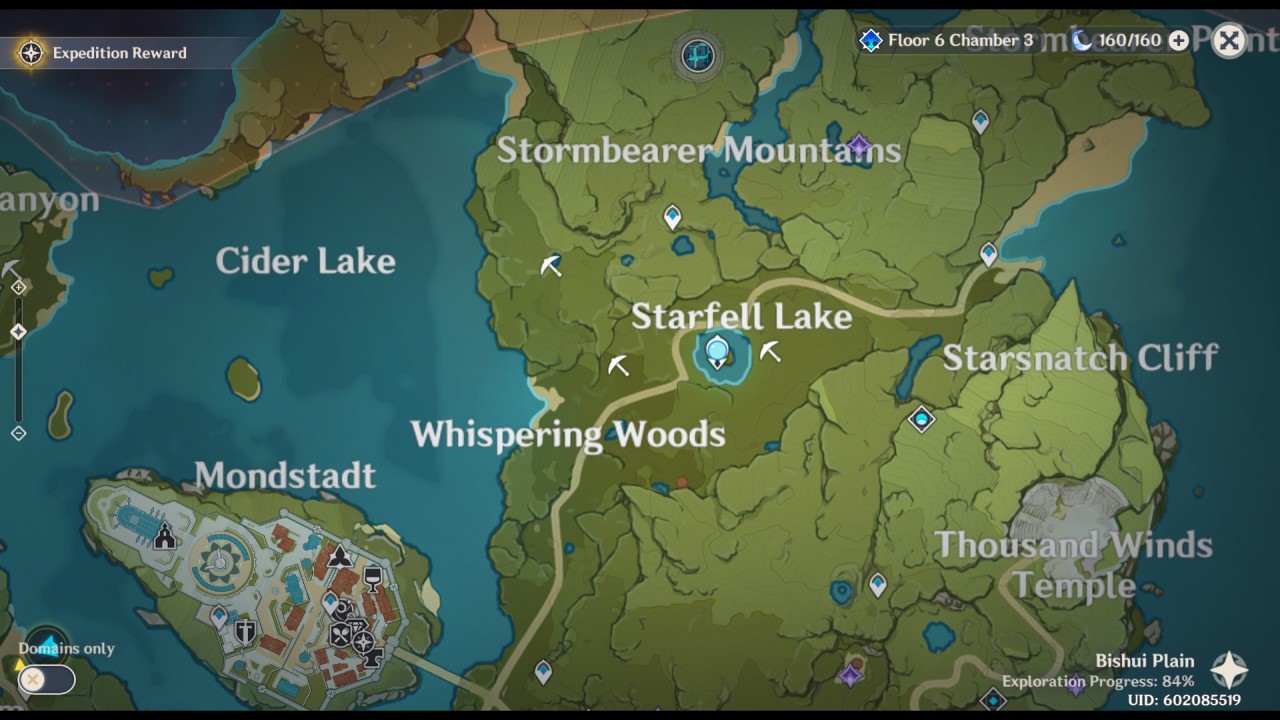Select the glowing teleport waypoint at Starfell Lake
The height and width of the screenshot is (720, 1280).
[x=717, y=349]
